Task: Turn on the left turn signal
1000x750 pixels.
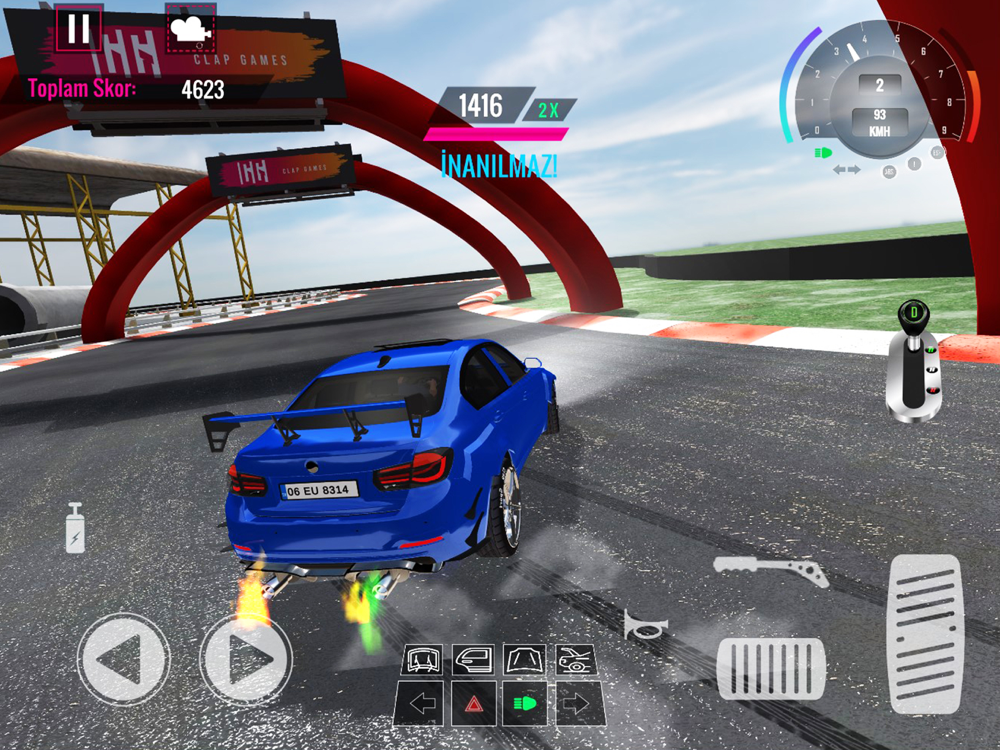Action: coord(422,703)
